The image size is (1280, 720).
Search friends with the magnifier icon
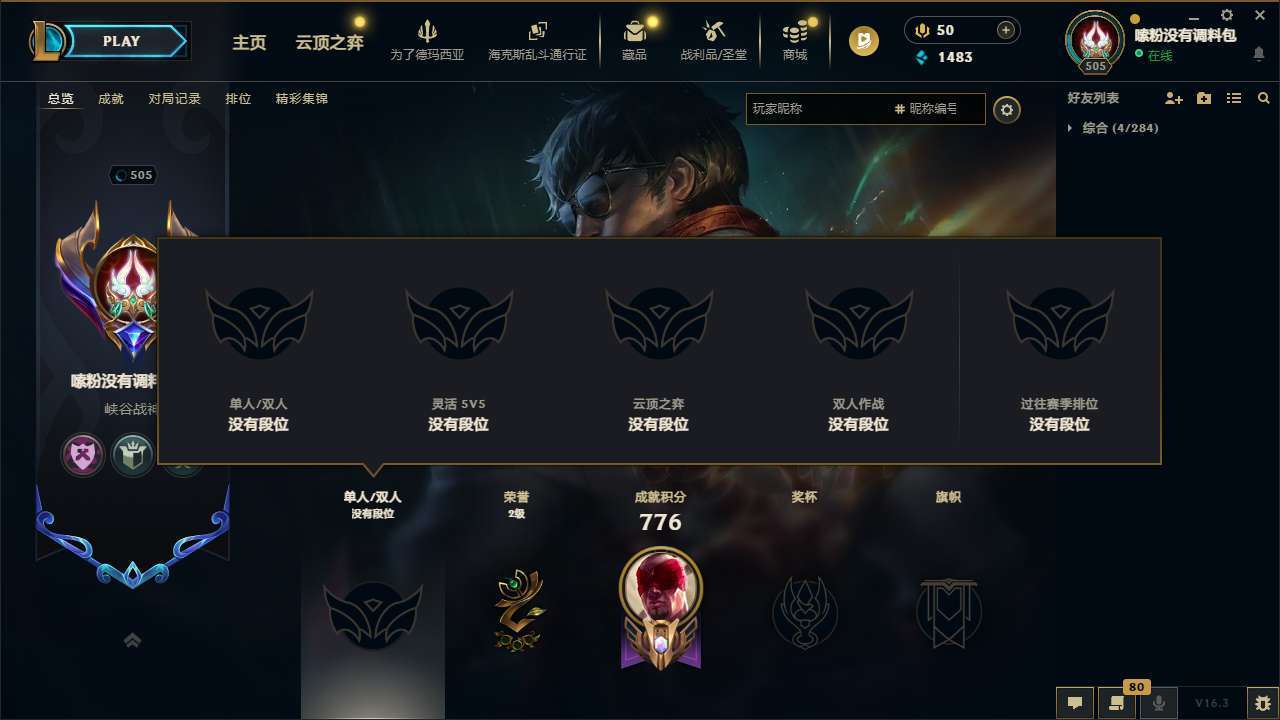click(x=1264, y=98)
